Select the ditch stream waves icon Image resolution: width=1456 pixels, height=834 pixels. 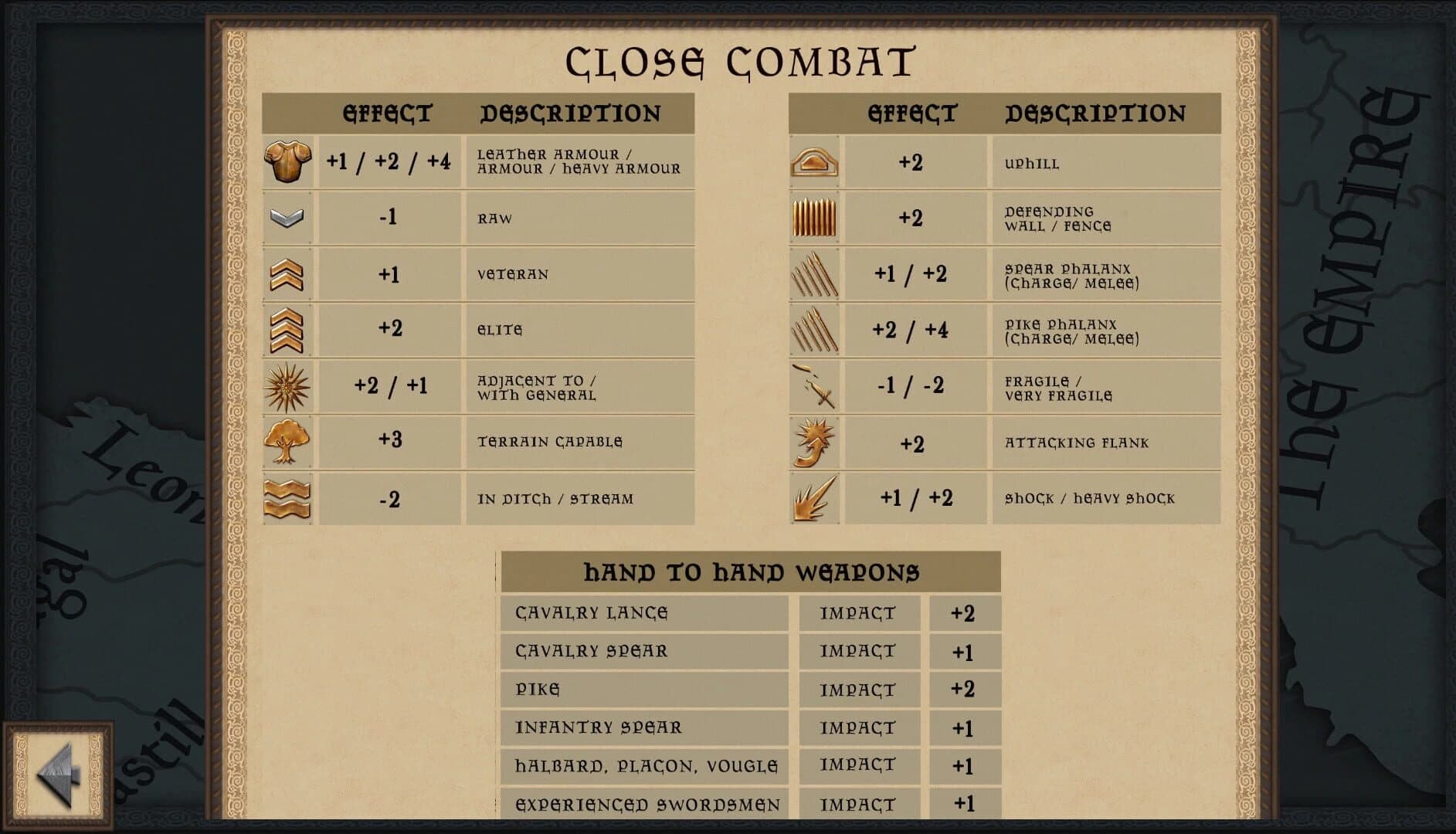(x=289, y=498)
